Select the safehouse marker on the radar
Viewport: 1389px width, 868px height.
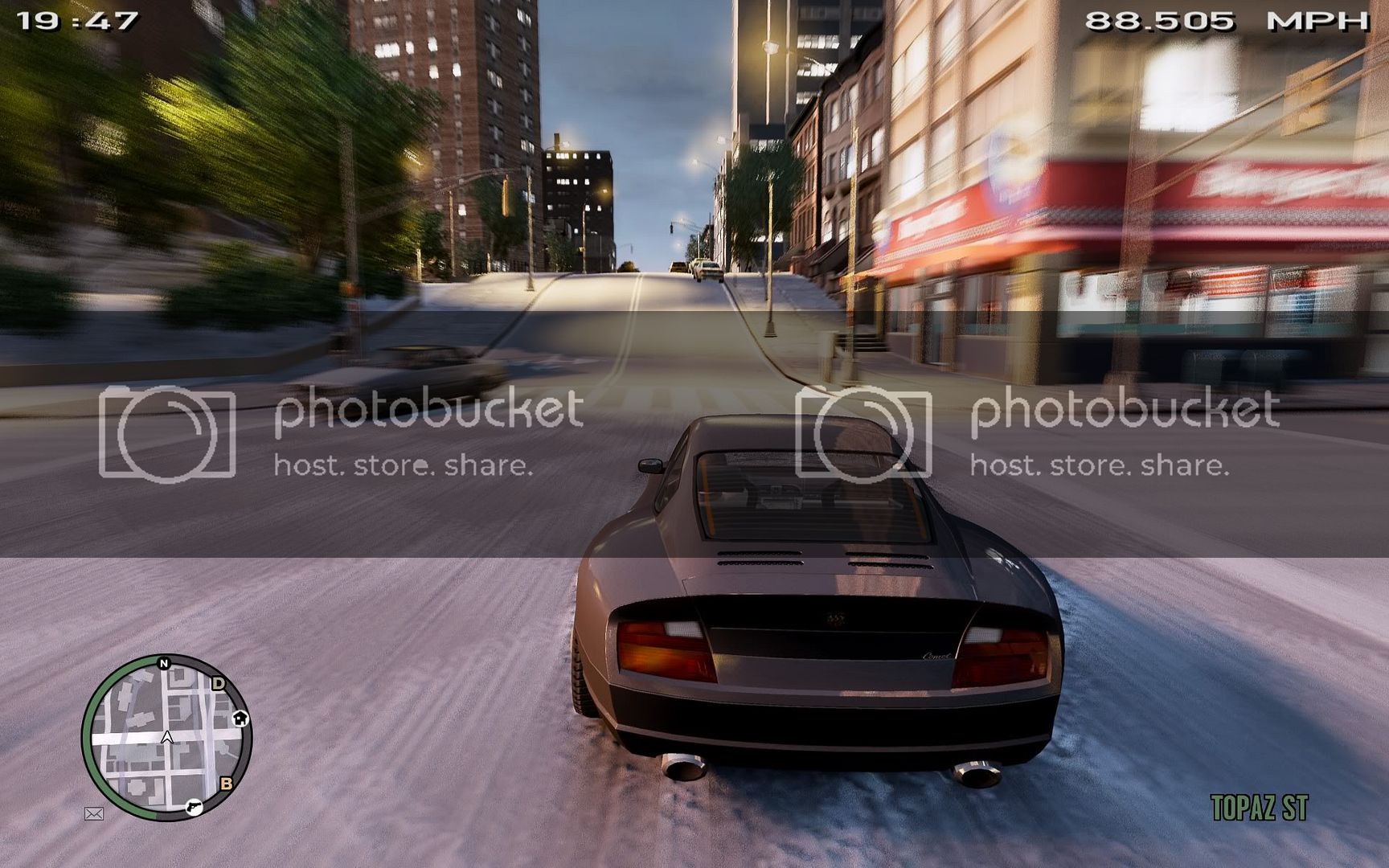(240, 718)
